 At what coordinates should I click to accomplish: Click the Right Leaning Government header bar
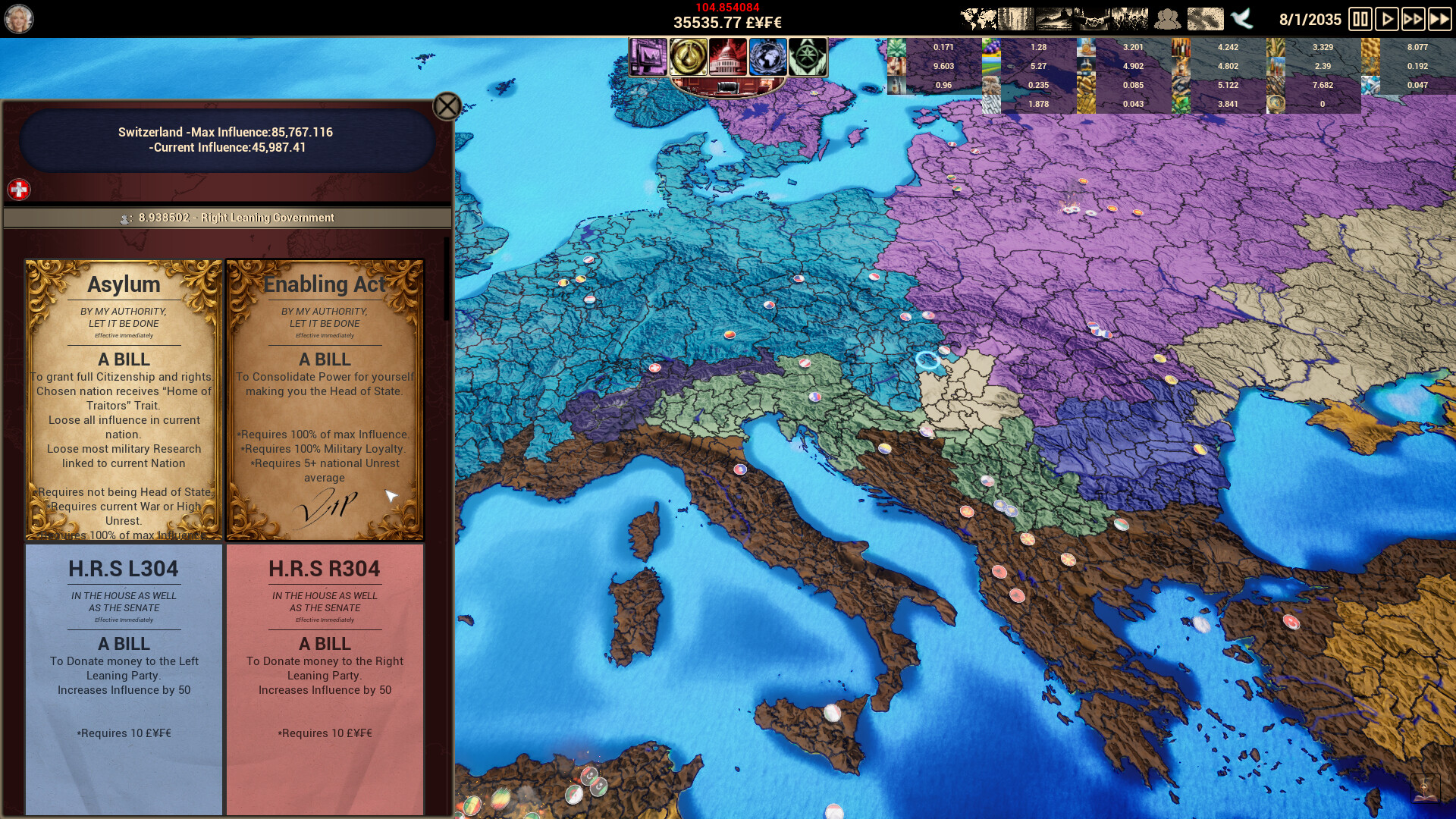pyautogui.click(x=225, y=218)
